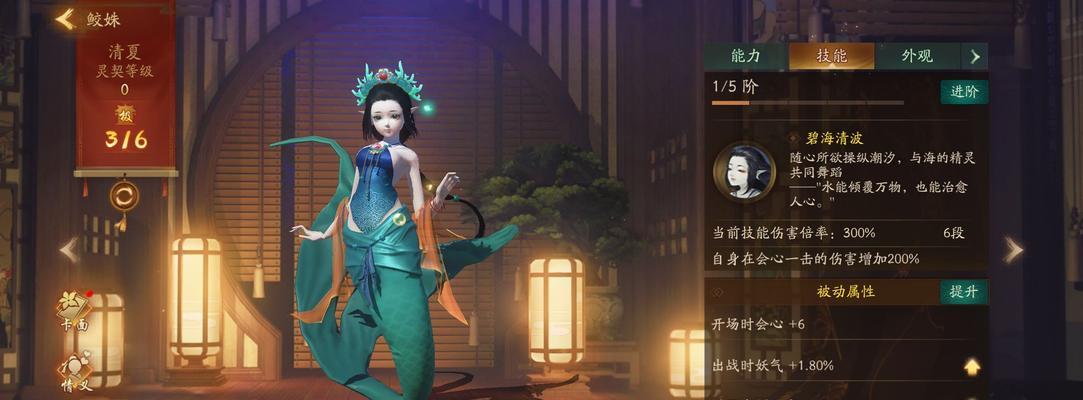The height and width of the screenshot is (400, 1083).
Task: View the previous character with the left arrow
Action: [69, 249]
